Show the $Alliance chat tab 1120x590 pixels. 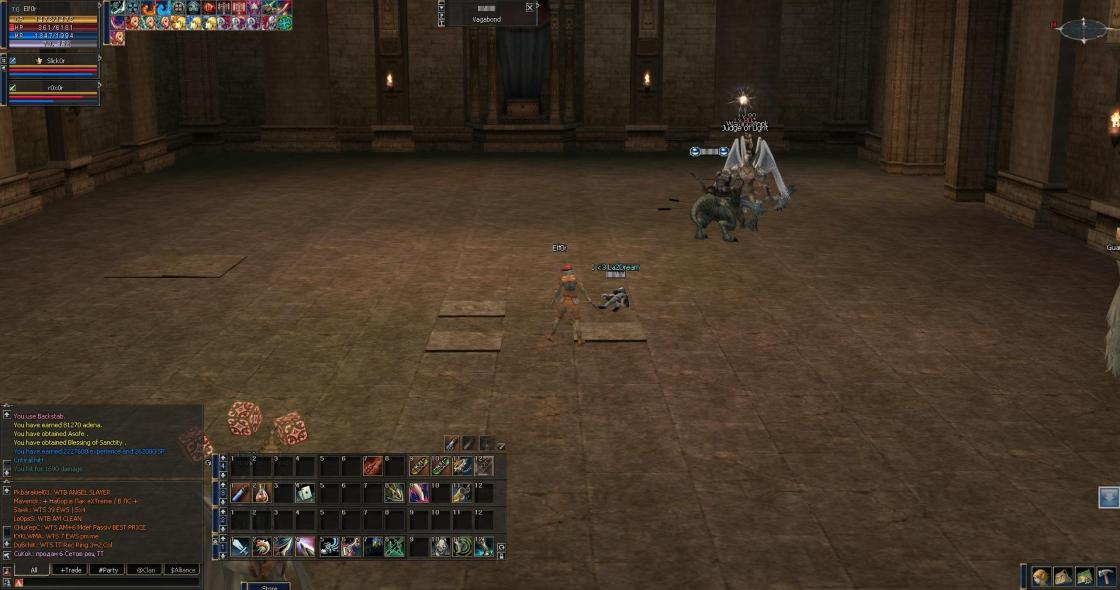tap(183, 570)
